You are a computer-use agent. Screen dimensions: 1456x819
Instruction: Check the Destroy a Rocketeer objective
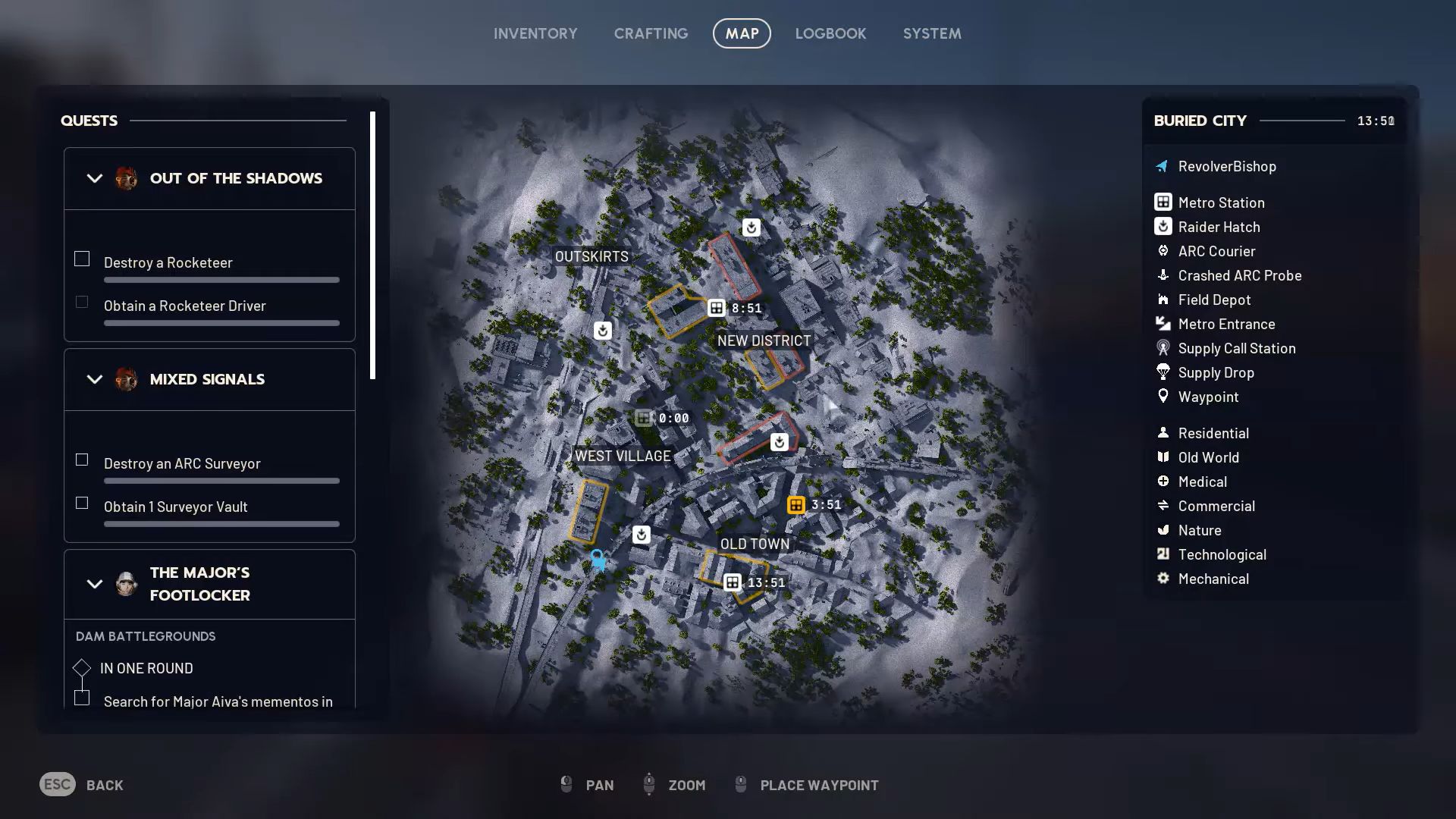[81, 259]
